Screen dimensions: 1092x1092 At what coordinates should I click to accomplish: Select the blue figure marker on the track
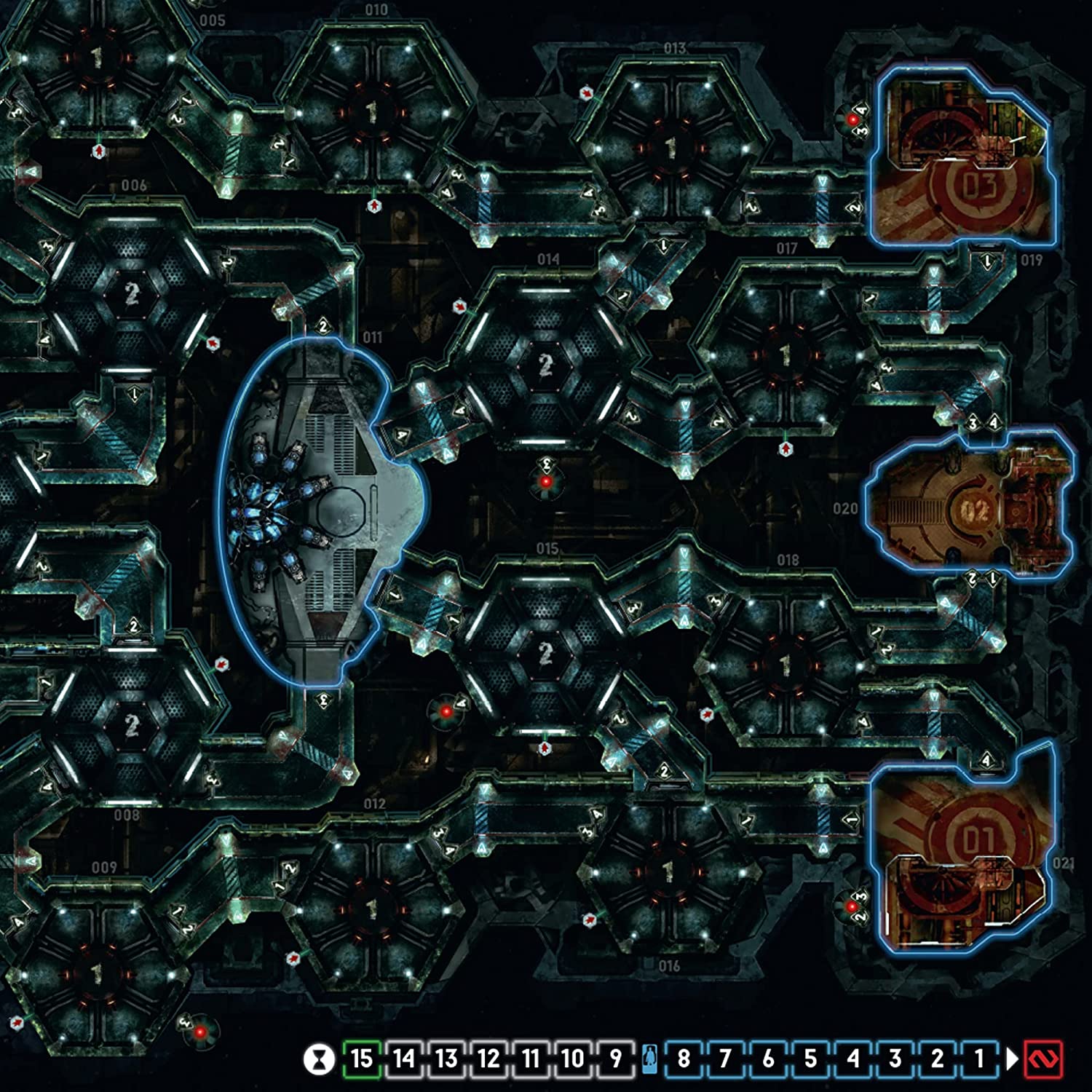(650, 1058)
